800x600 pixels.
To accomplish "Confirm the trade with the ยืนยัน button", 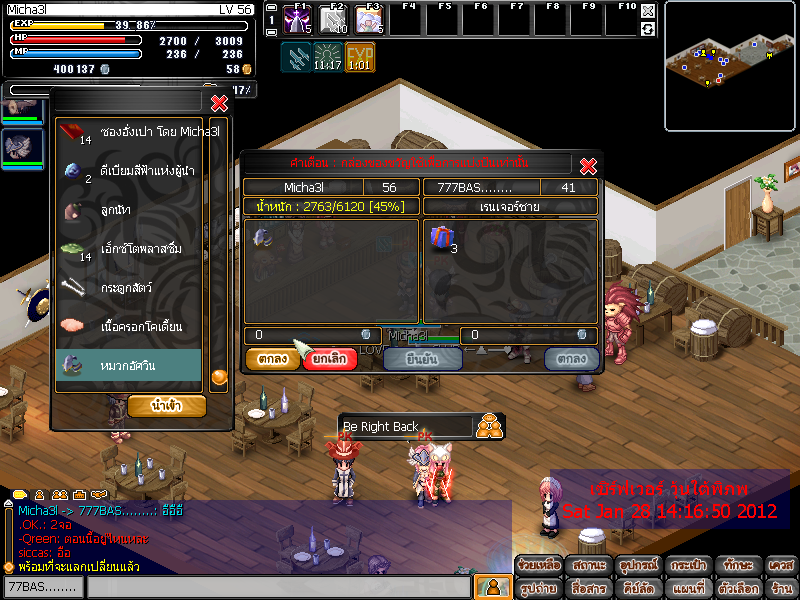I will (x=422, y=359).
